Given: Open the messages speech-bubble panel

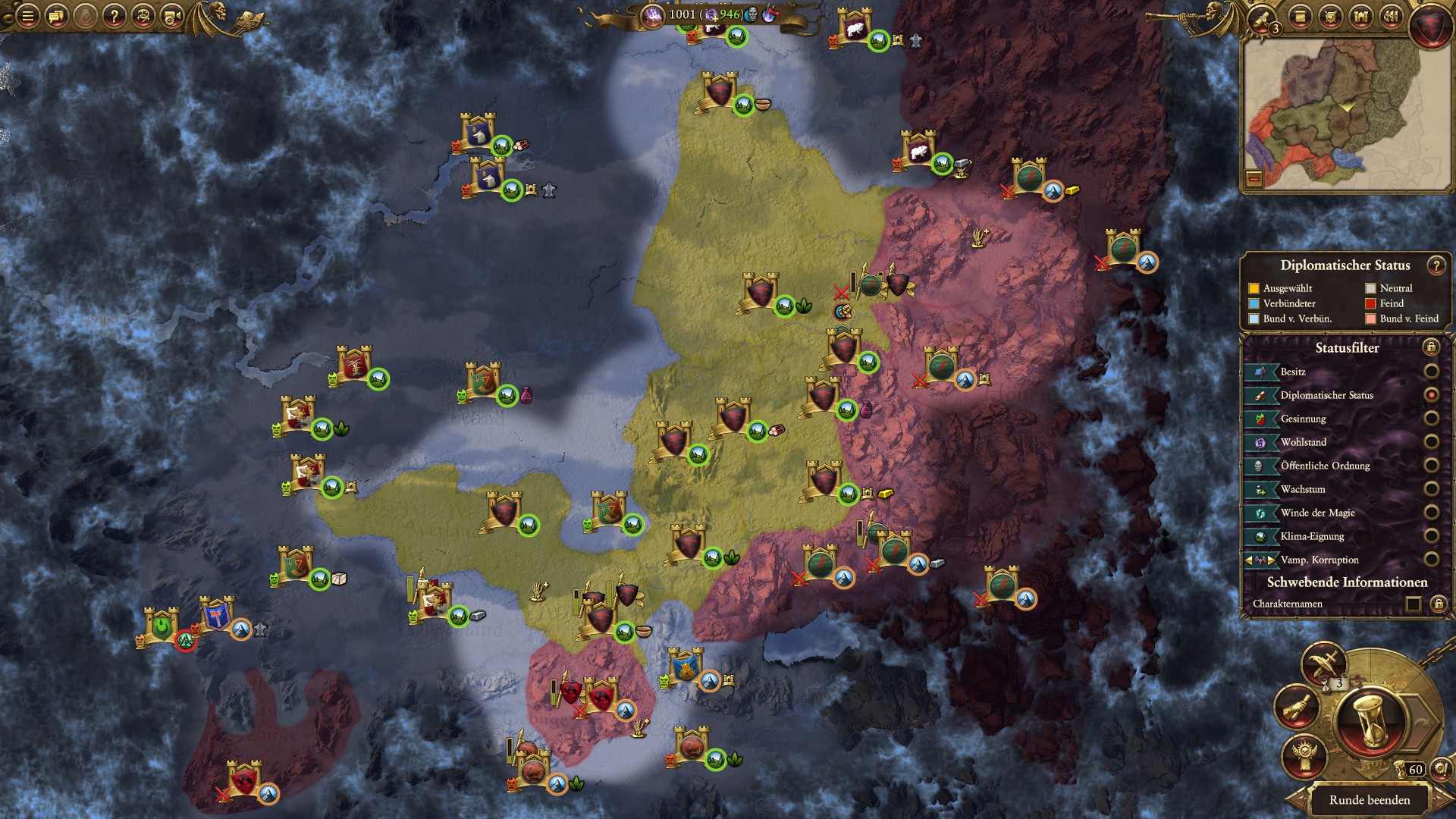Looking at the screenshot, I should coord(55,16).
